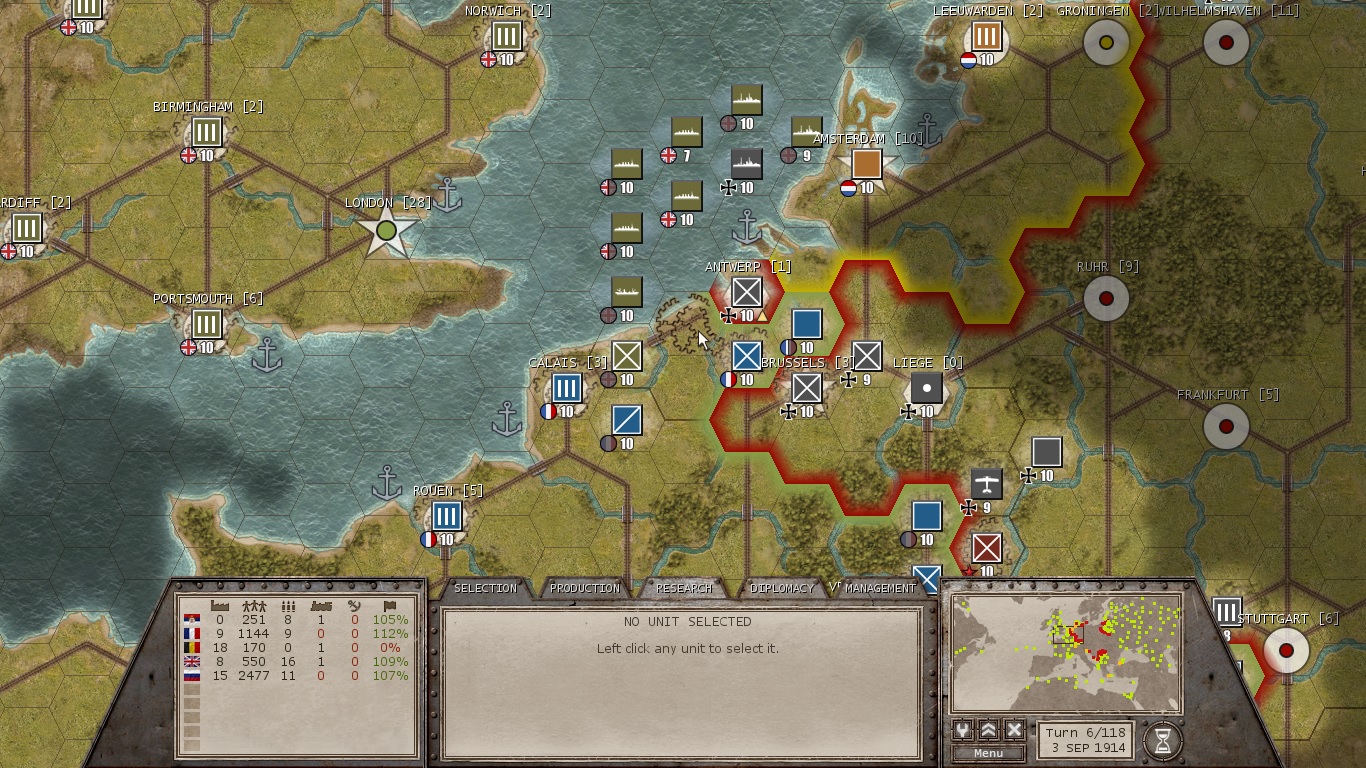Select the British garrison in Portsmouth
This screenshot has height=768, width=1366.
207,324
